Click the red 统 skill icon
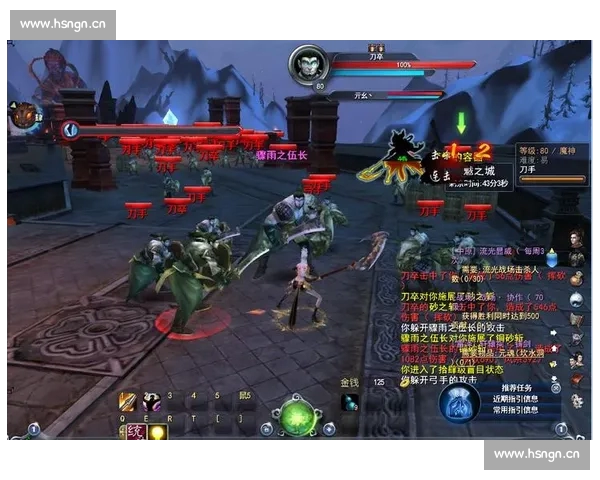This screenshot has height=480, width=600. point(134,431)
